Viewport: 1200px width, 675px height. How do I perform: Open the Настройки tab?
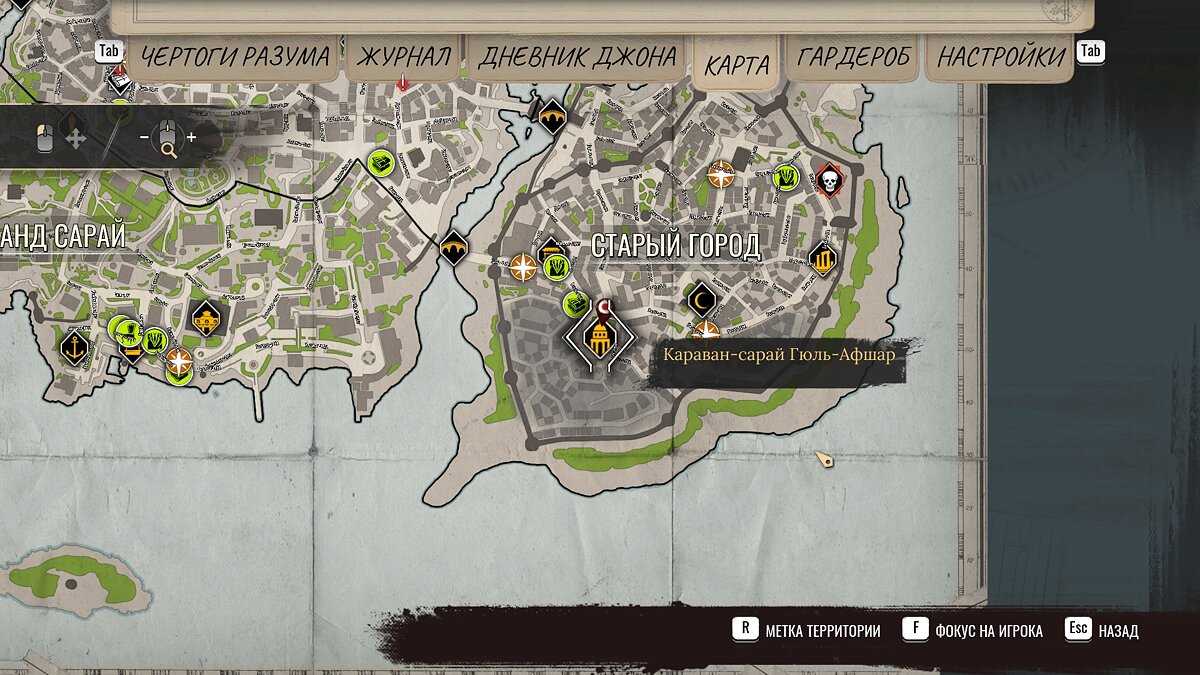(x=1000, y=57)
